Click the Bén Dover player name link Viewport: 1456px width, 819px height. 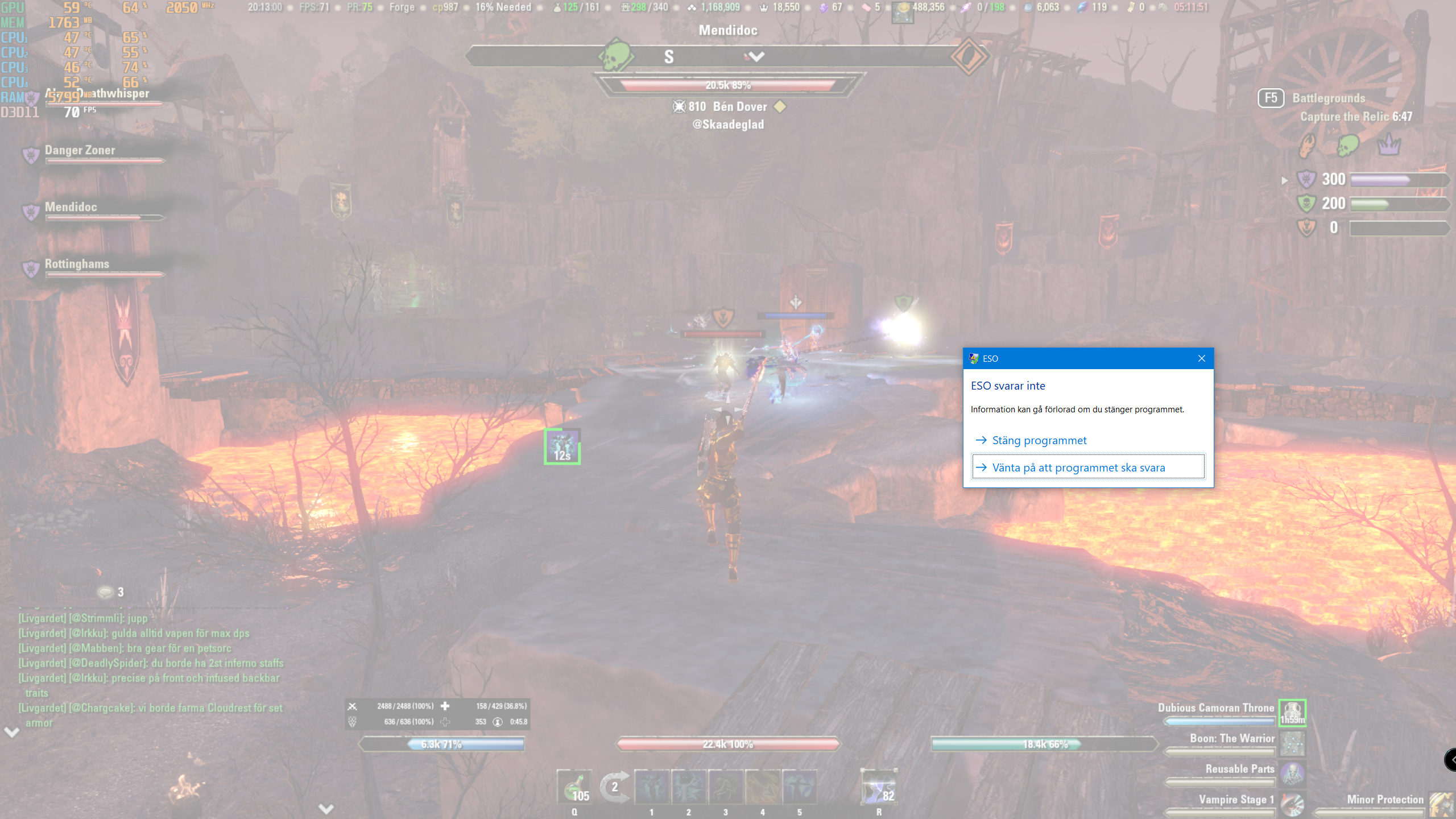[x=741, y=106]
